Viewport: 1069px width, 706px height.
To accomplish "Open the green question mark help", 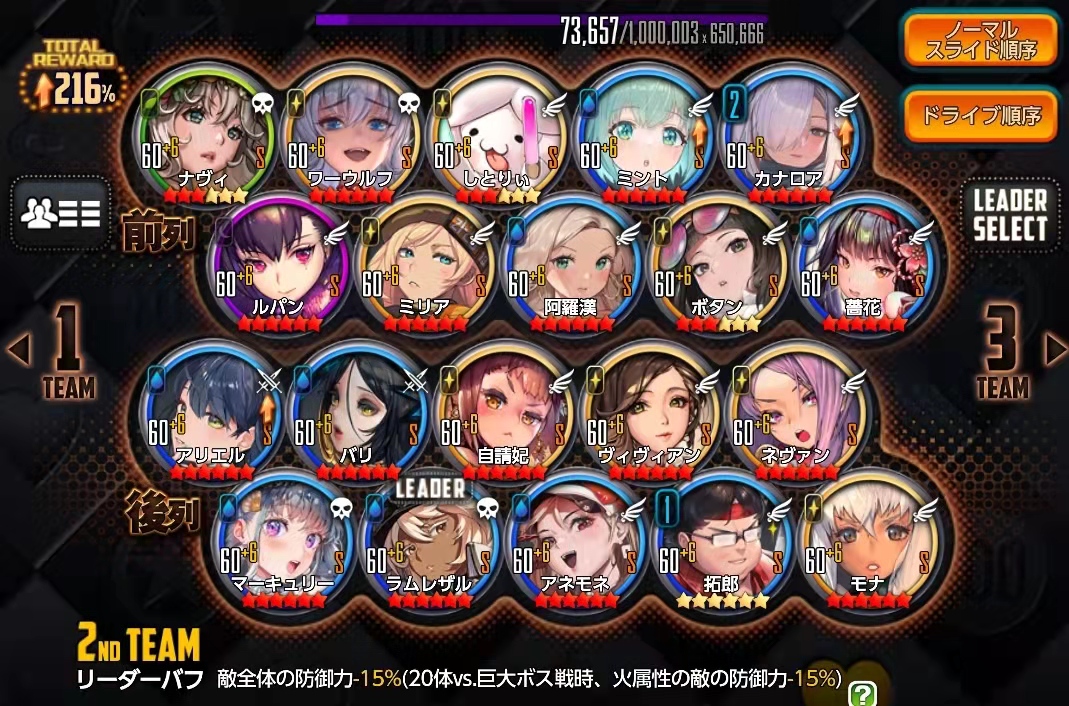I will [x=861, y=692].
